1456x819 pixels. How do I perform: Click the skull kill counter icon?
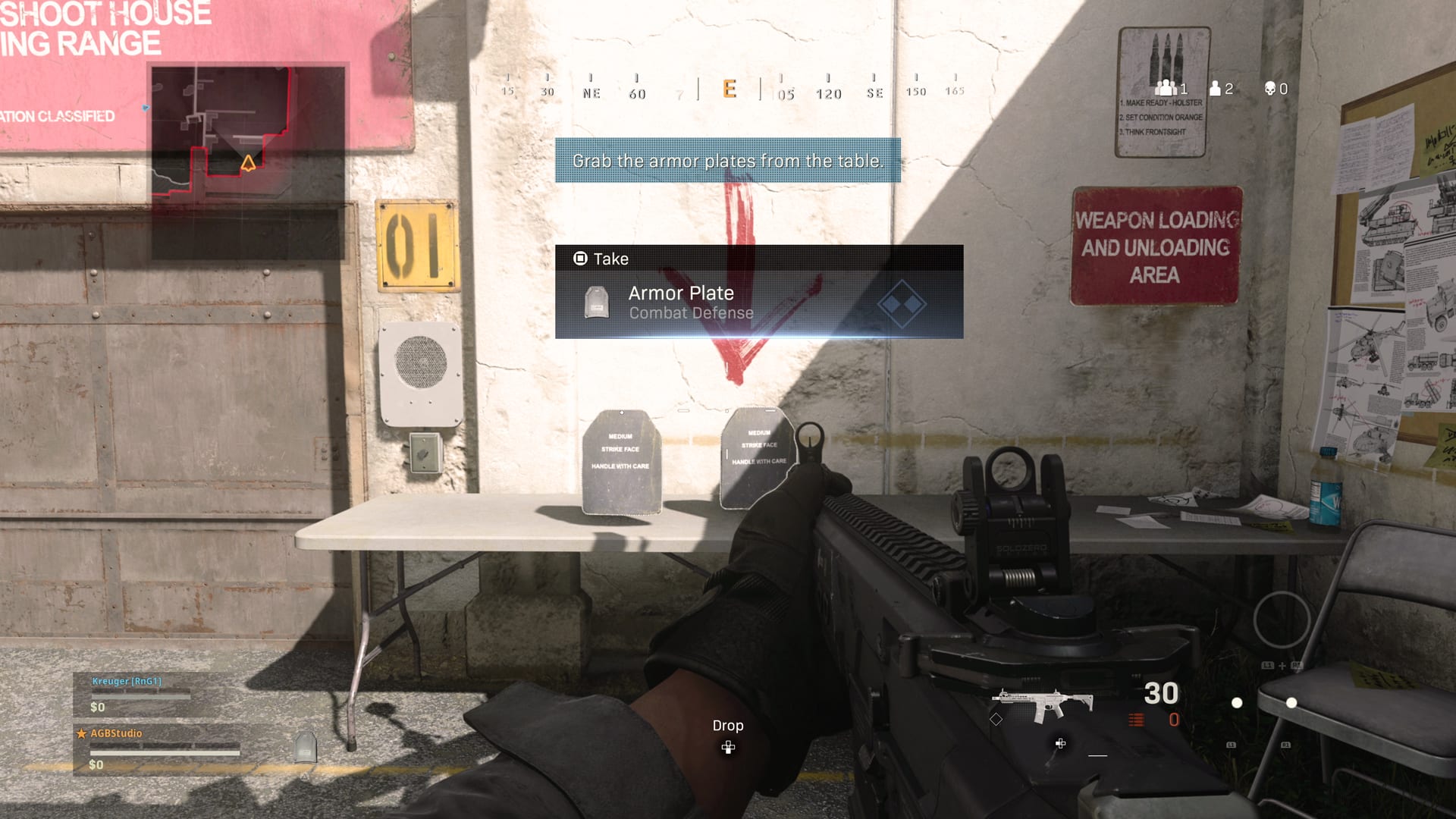1269,88
